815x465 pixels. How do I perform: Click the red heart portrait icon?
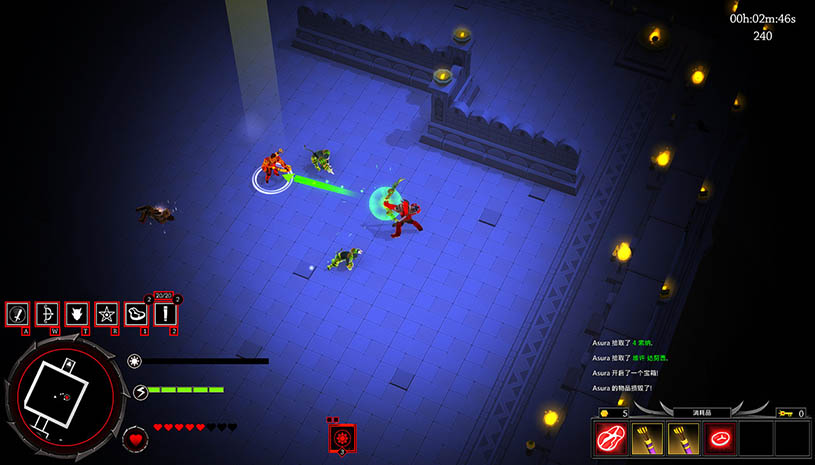[136, 438]
